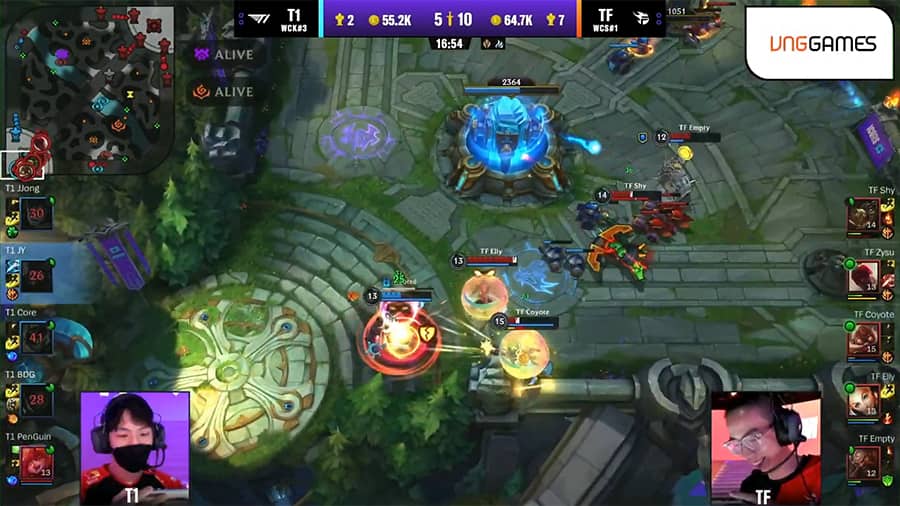Click the VNGGAMES logo overlay
900x506 pixels.
tap(822, 44)
